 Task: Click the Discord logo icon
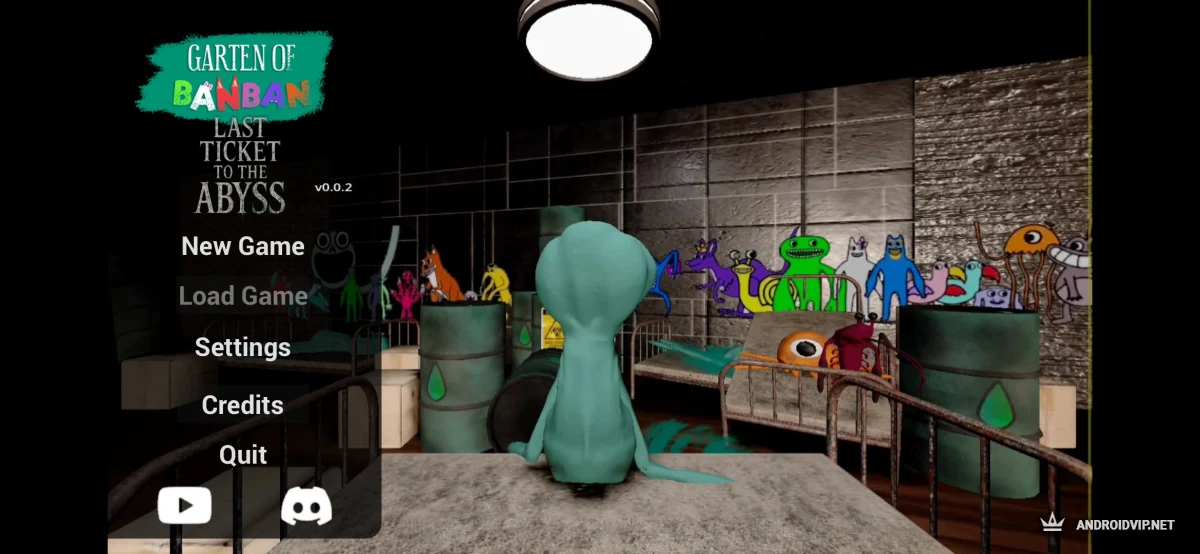click(306, 506)
